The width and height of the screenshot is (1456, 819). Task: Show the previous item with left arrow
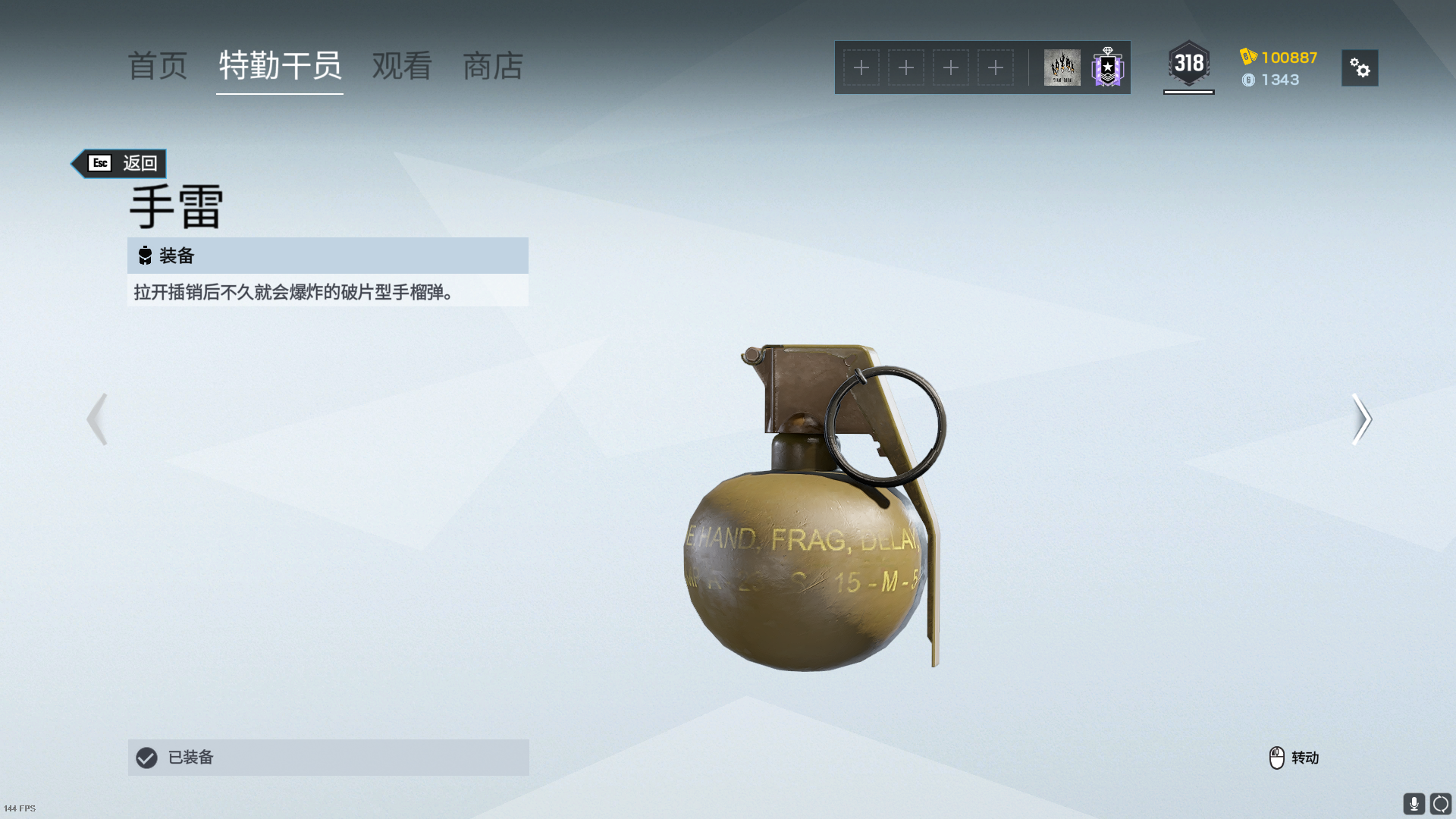click(97, 419)
